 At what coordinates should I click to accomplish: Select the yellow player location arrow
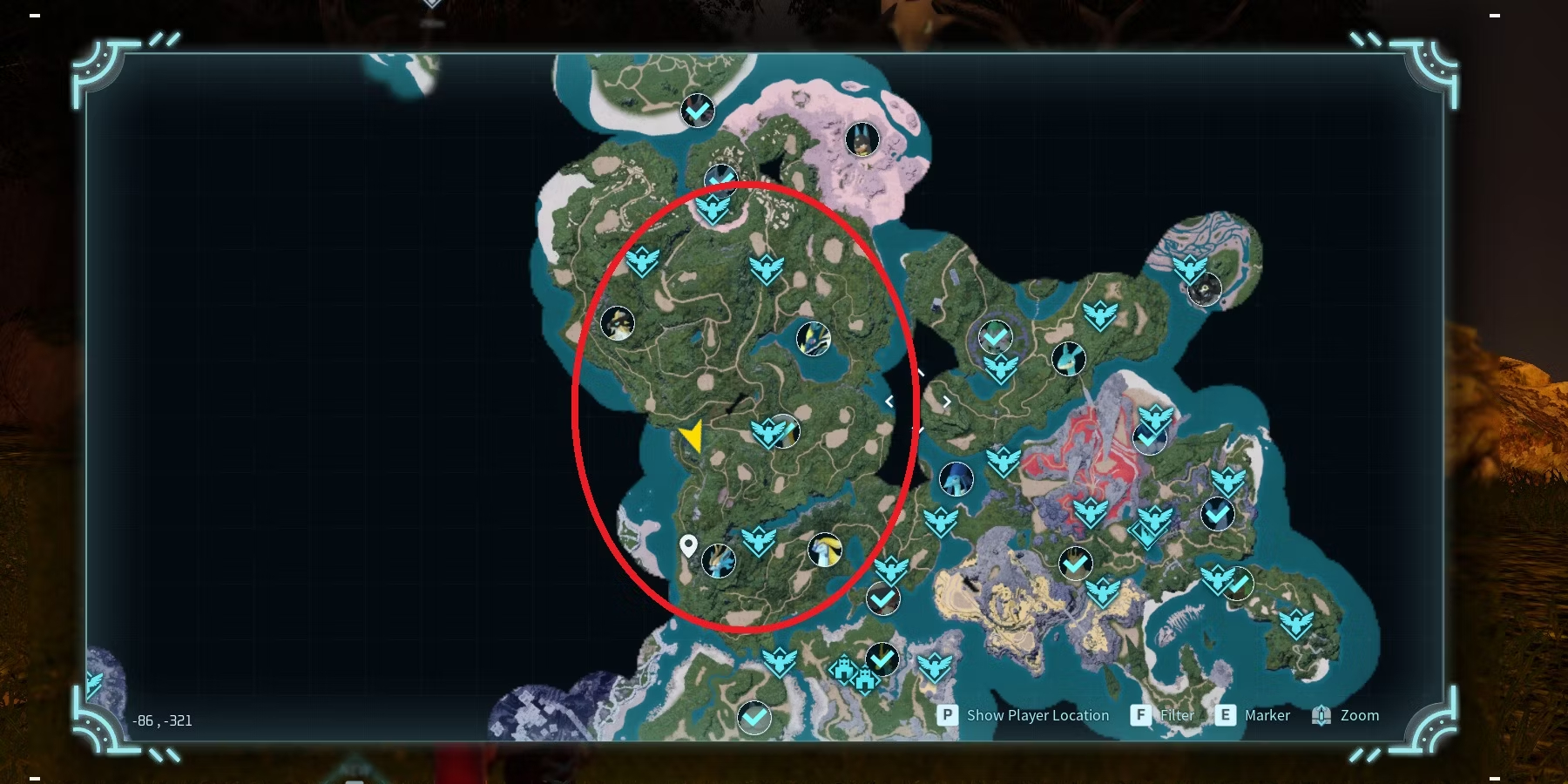tap(693, 436)
